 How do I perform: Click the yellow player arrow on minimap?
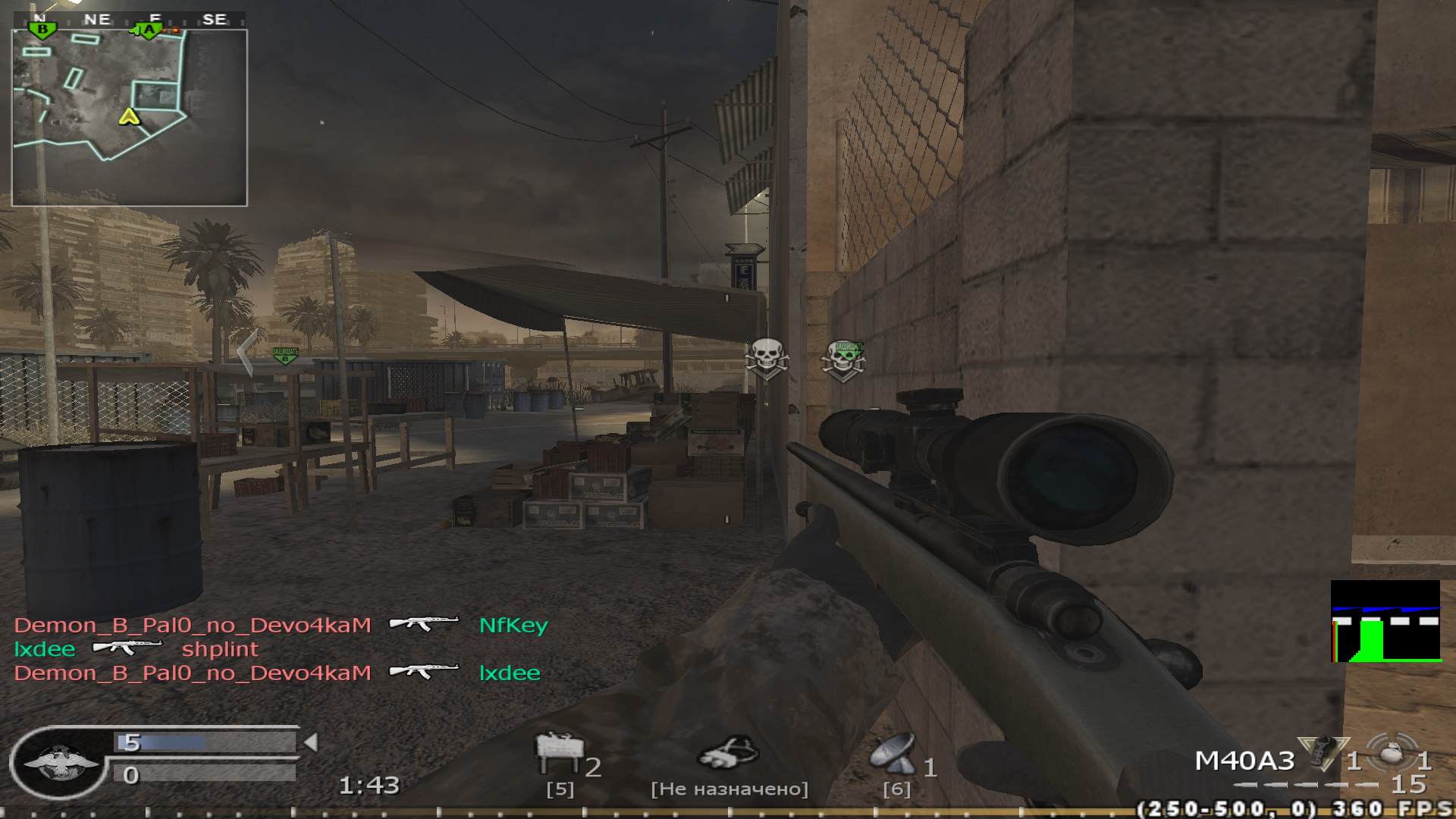click(130, 117)
